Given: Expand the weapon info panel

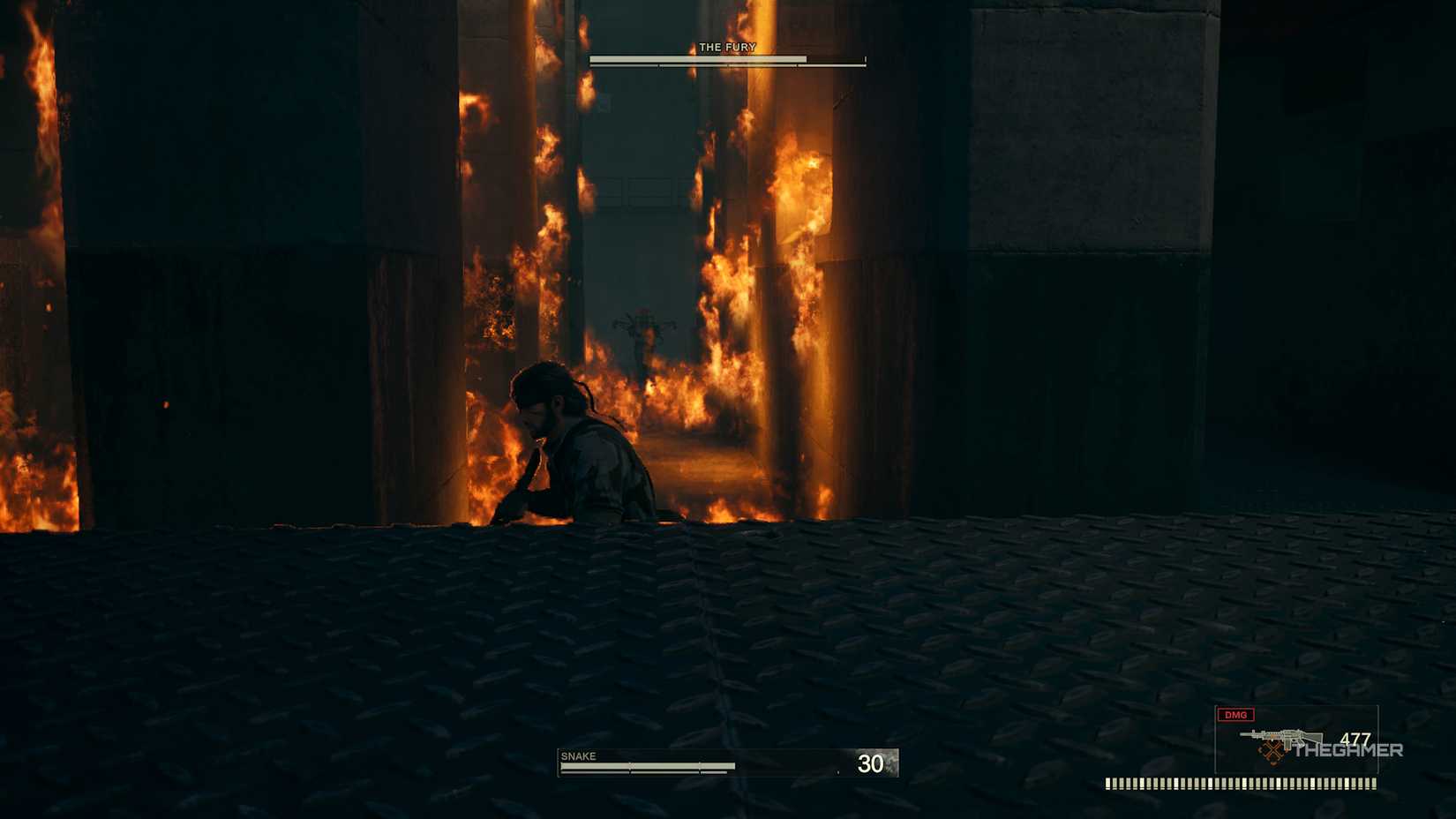Looking at the screenshot, I should (x=1297, y=741).
